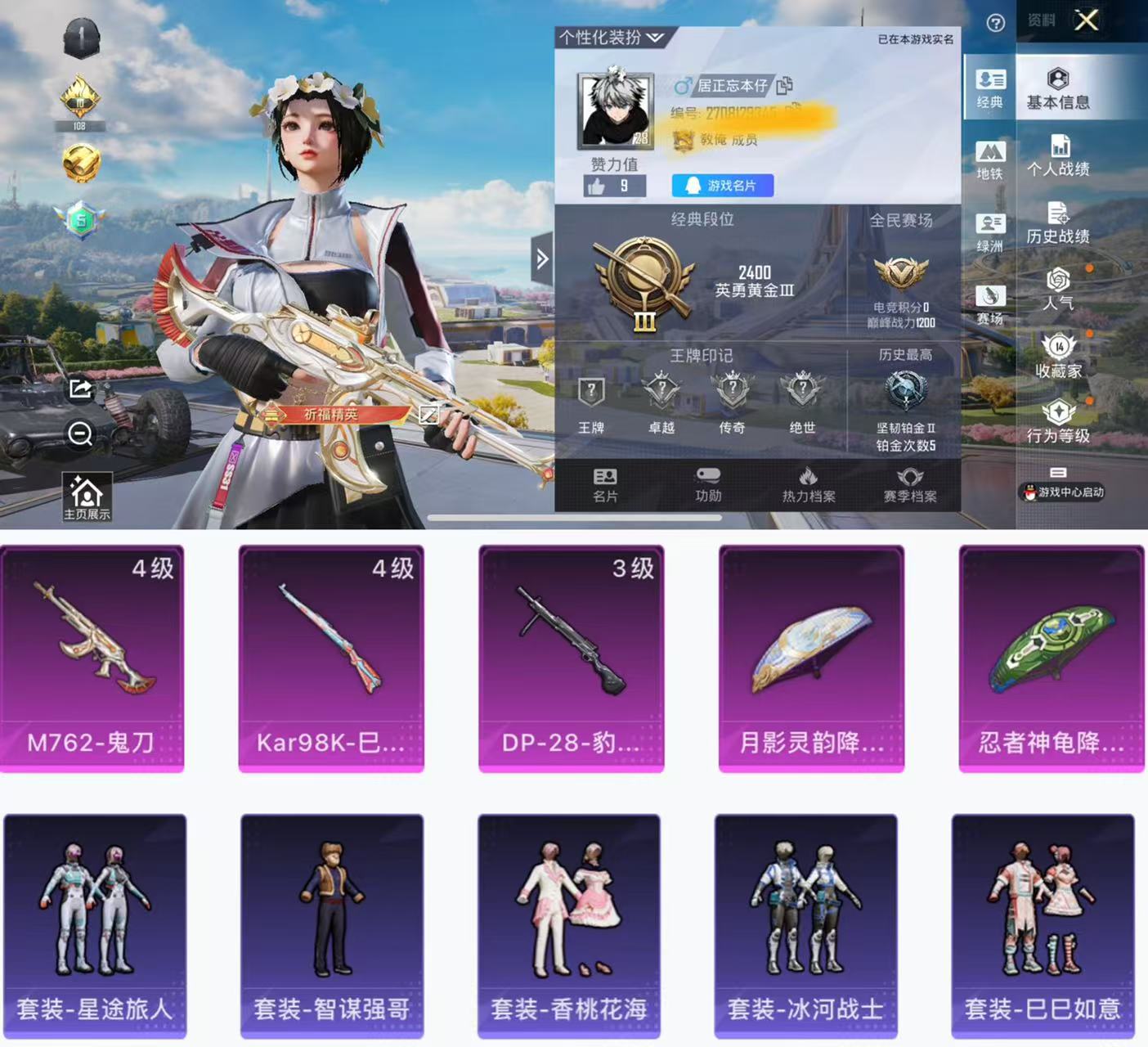Close the profile panel with the X
Viewport: 1148px width, 1047px height.
coord(1086,20)
